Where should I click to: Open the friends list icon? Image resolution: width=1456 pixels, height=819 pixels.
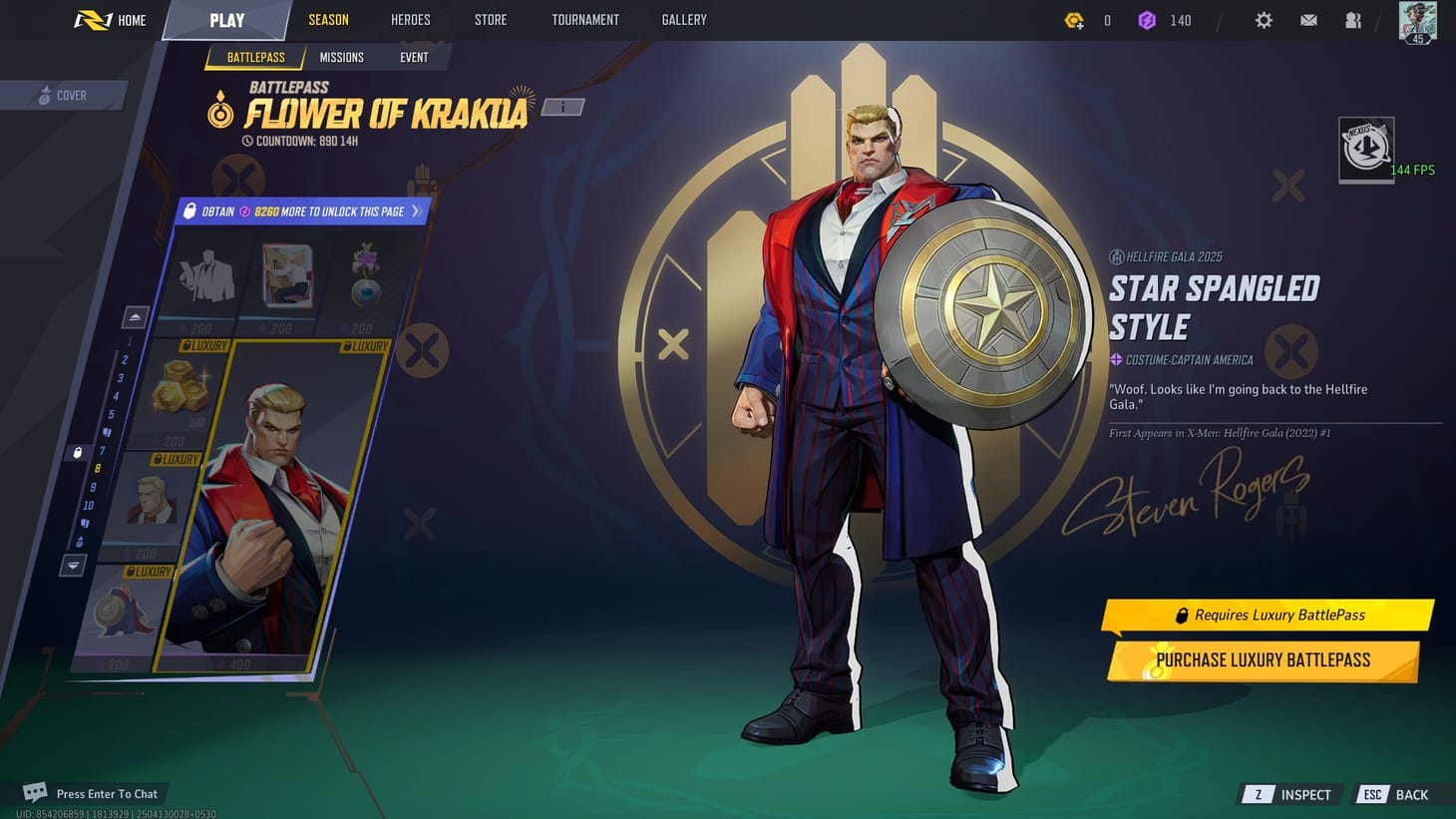tap(1352, 20)
